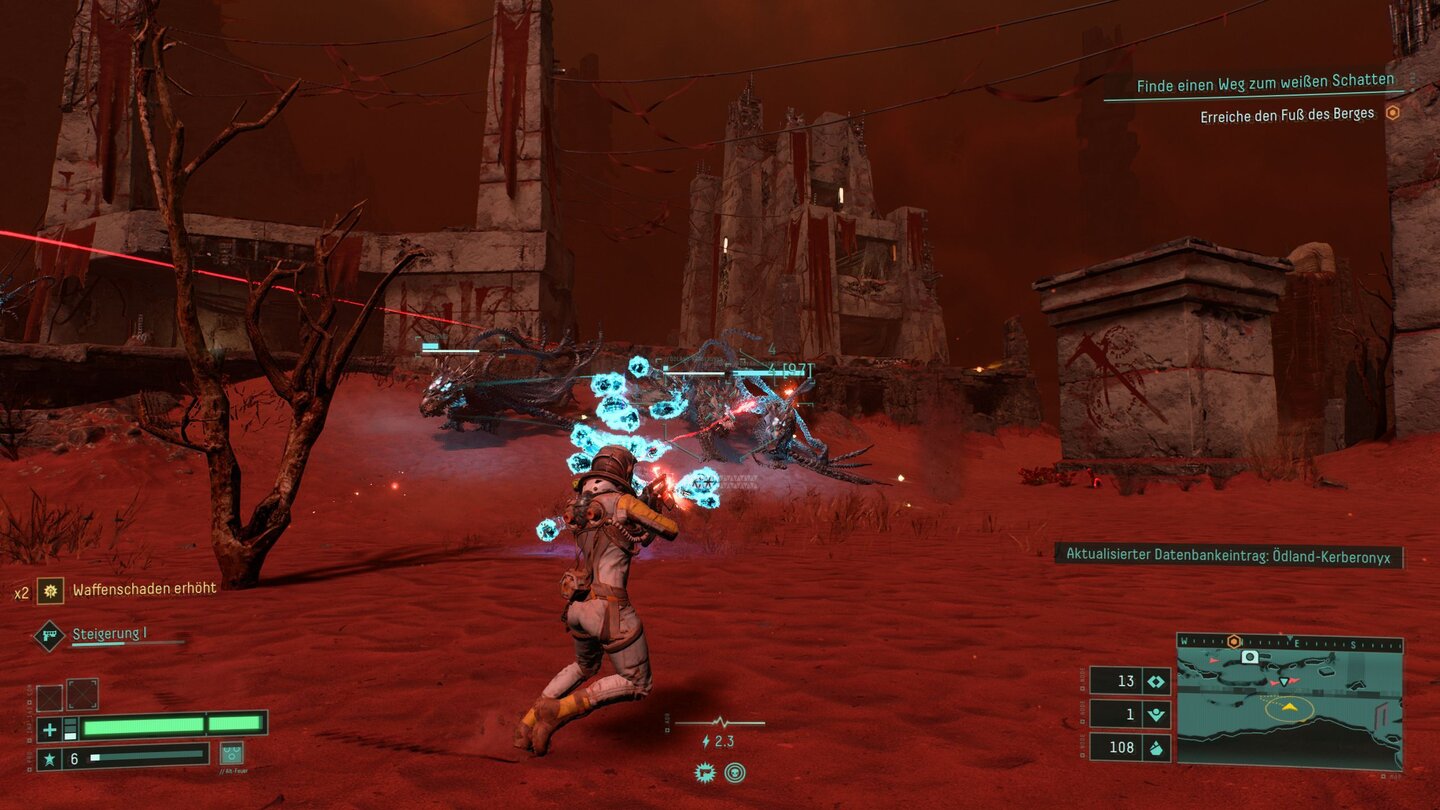The height and width of the screenshot is (810, 1440).
Task: Activate the Alt-Feuer icon
Action: tap(231, 754)
